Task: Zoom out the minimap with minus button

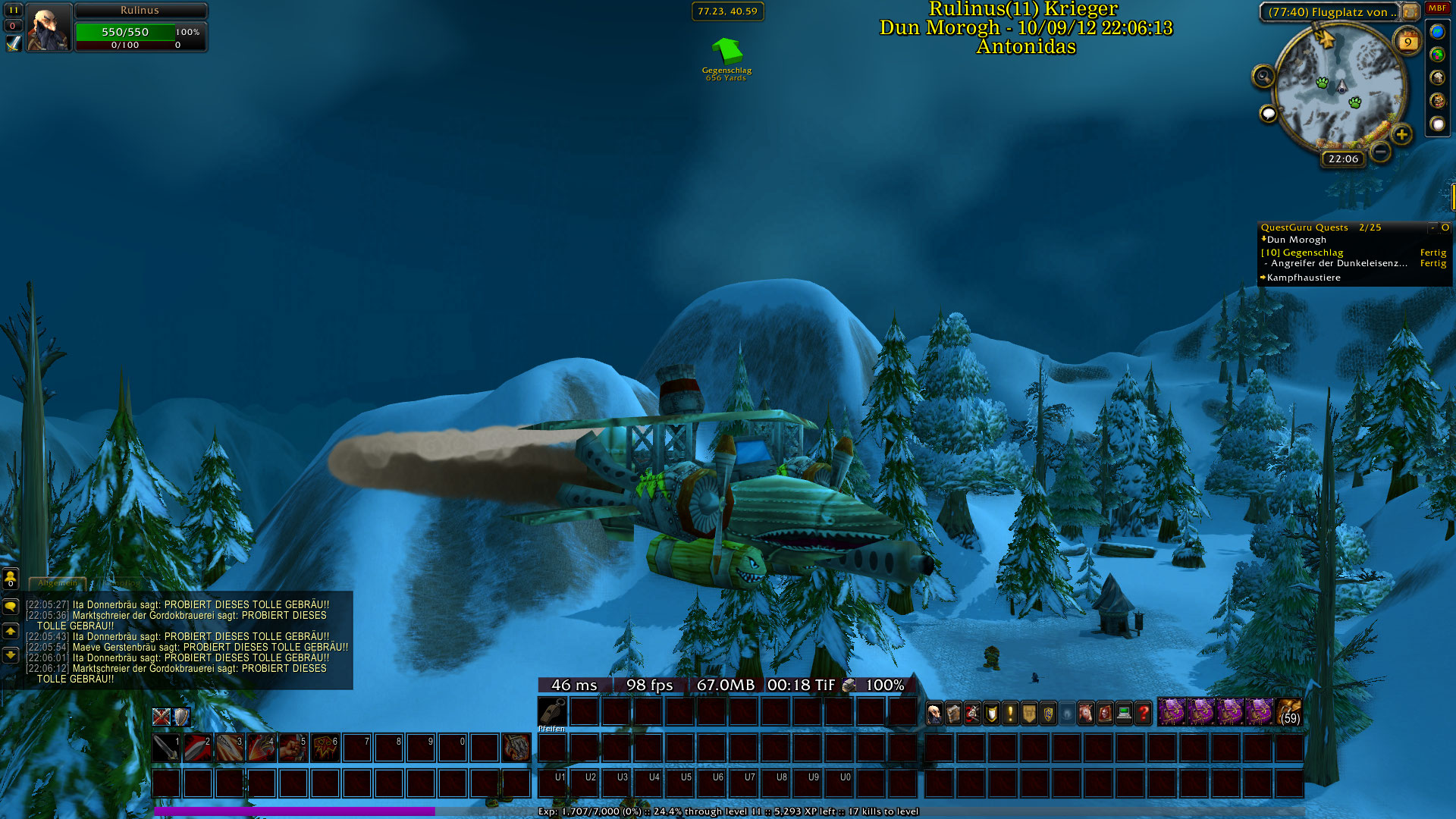Action: pyautogui.click(x=1381, y=152)
